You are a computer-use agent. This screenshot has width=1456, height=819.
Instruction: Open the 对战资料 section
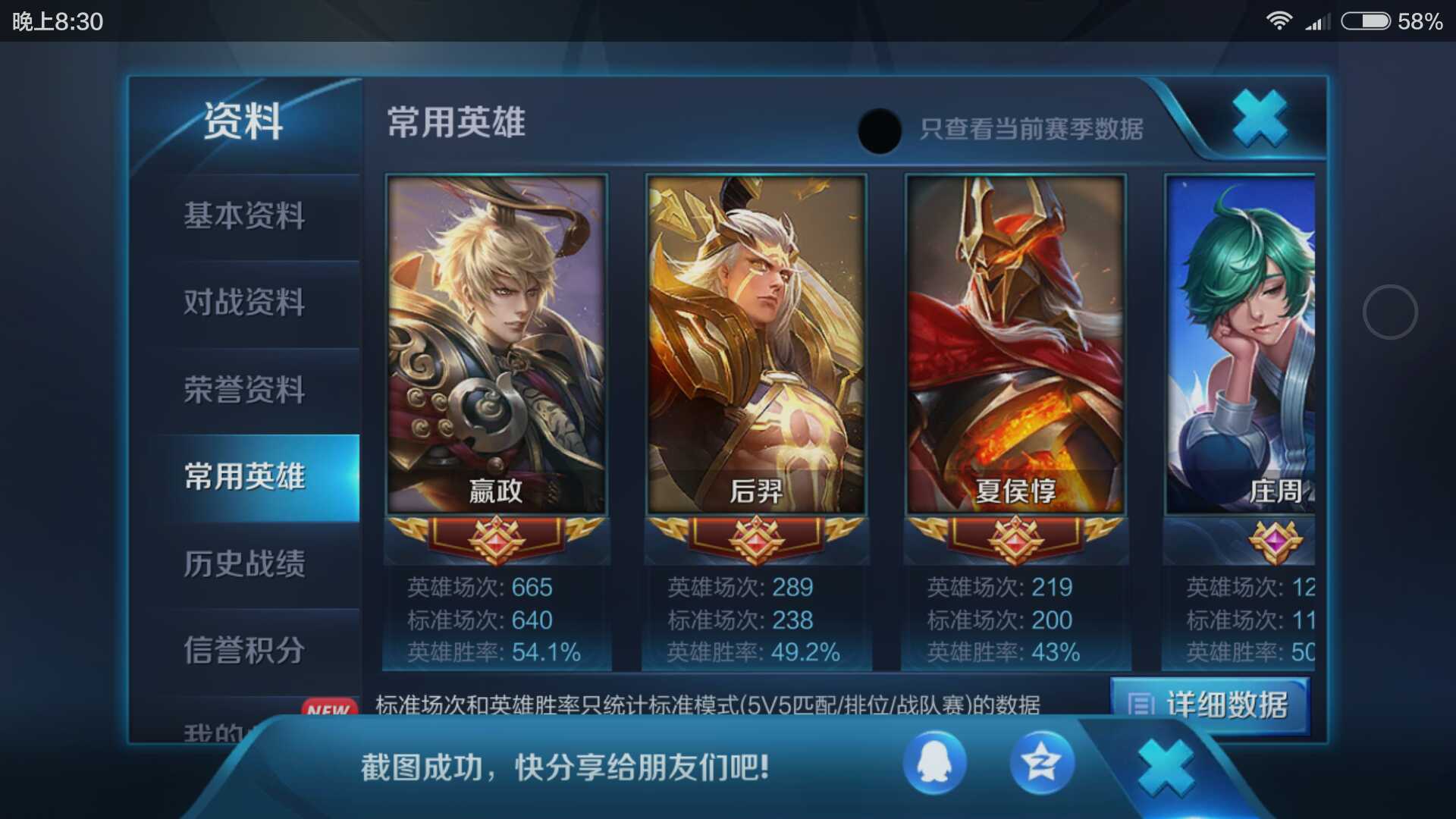[244, 303]
